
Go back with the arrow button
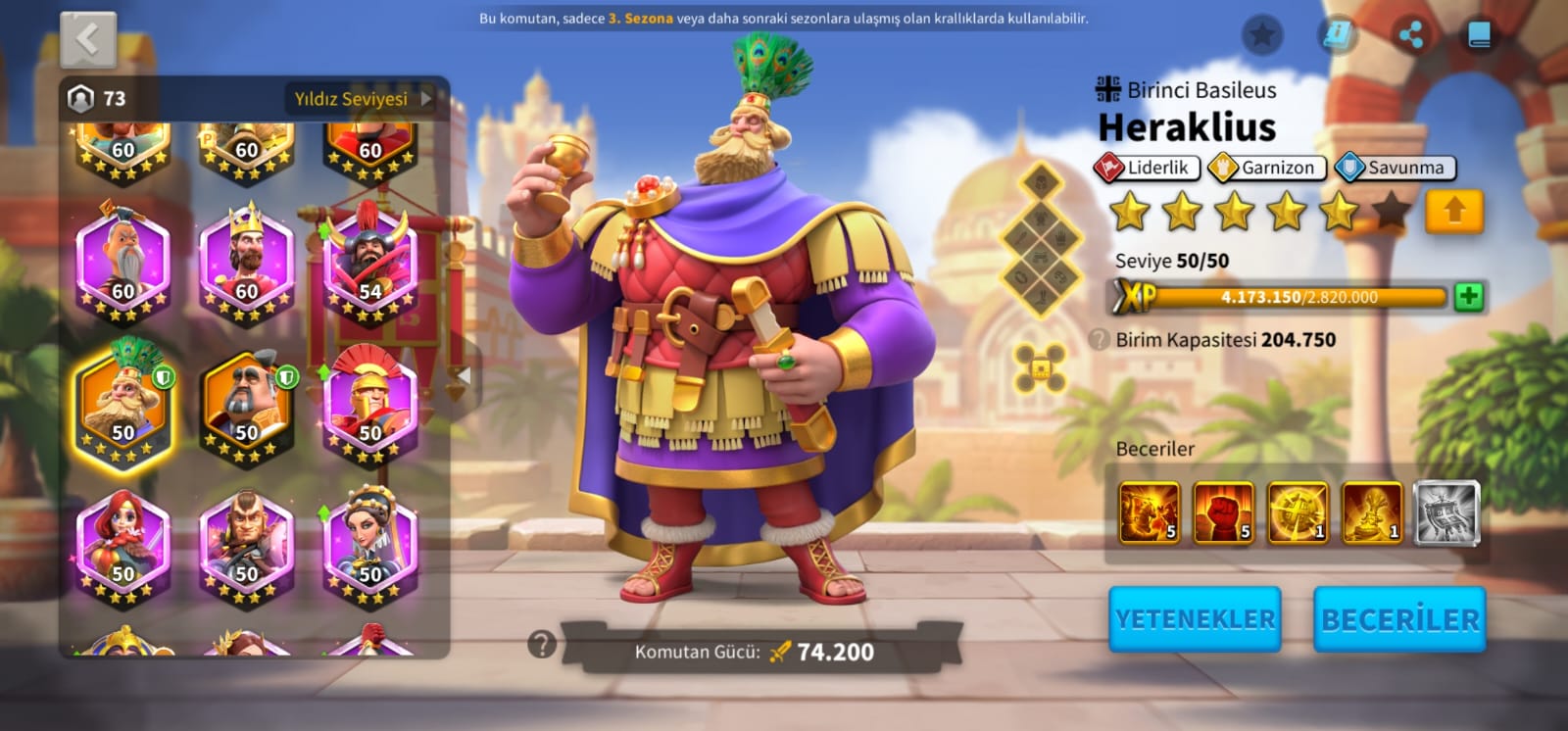click(88, 40)
